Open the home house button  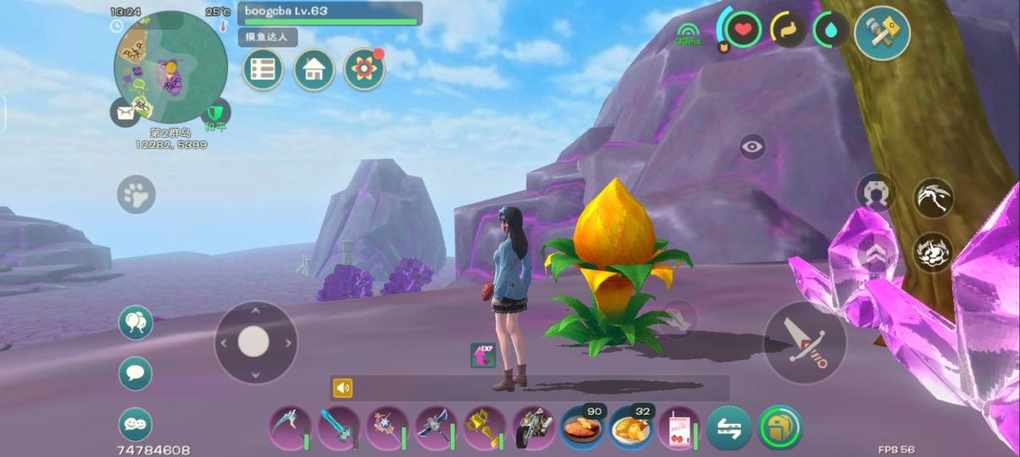[x=314, y=69]
